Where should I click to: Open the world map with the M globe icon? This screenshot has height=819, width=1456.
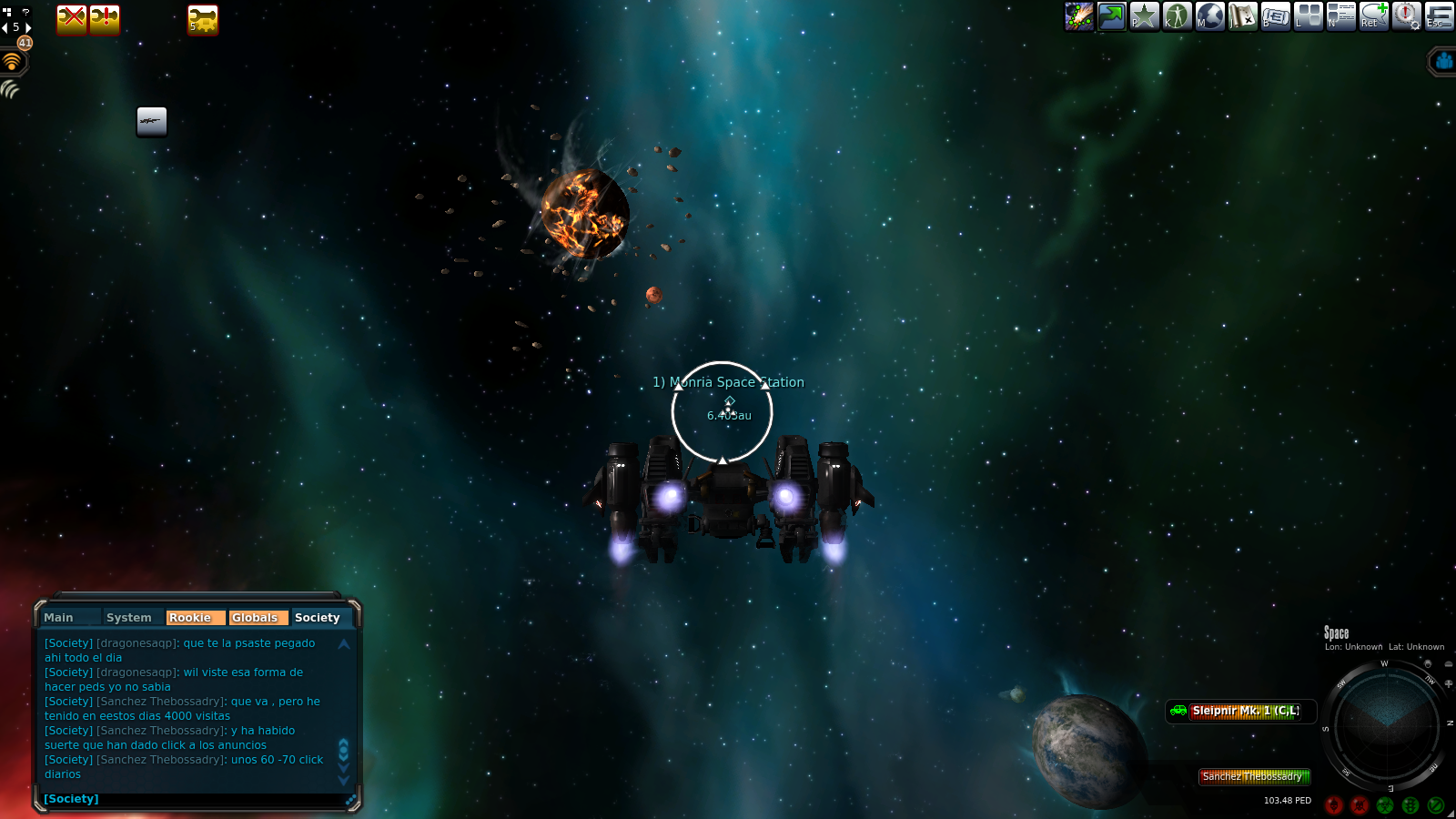pyautogui.click(x=1209, y=16)
